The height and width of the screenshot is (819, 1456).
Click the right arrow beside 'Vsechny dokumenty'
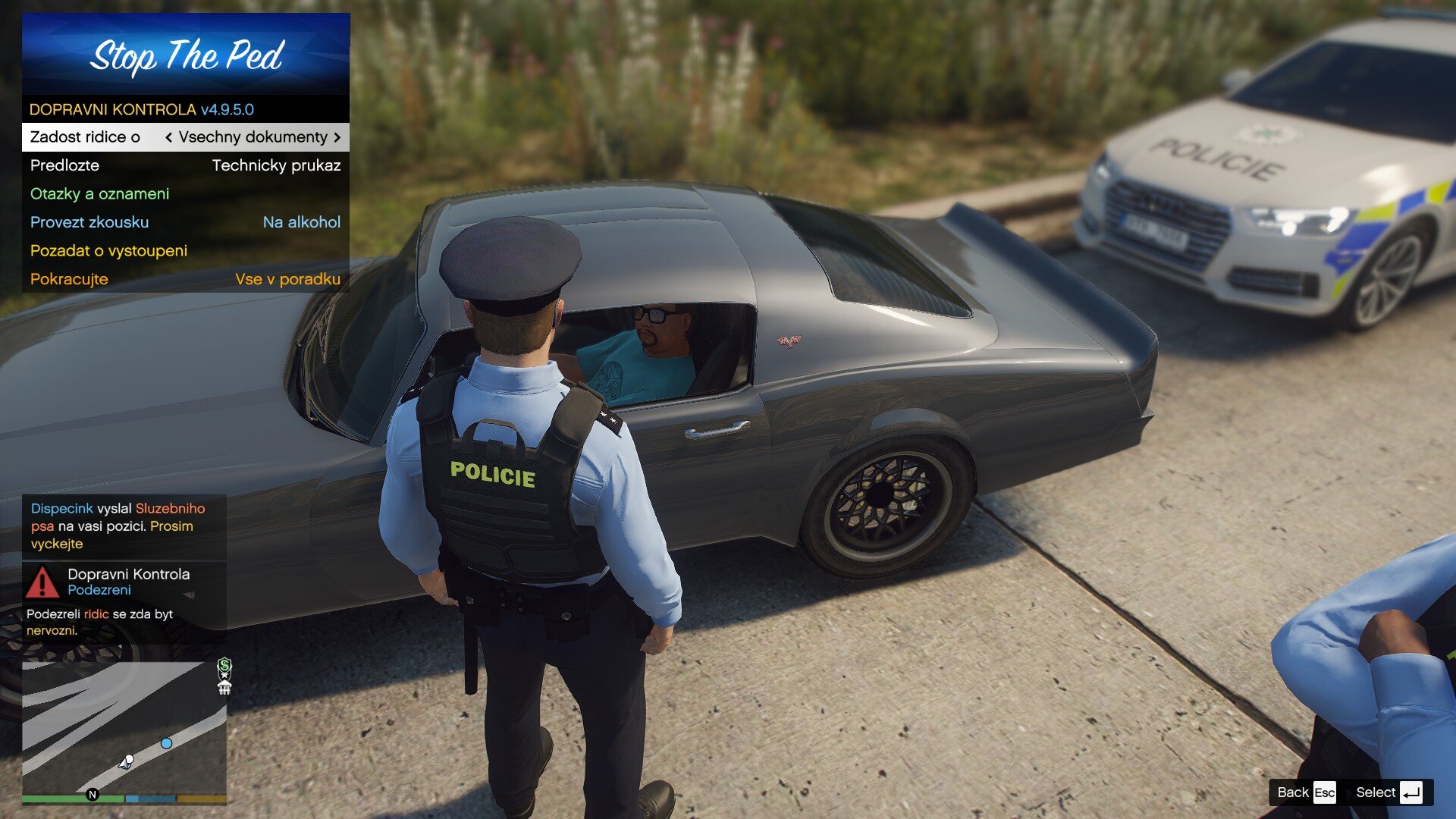pyautogui.click(x=337, y=137)
